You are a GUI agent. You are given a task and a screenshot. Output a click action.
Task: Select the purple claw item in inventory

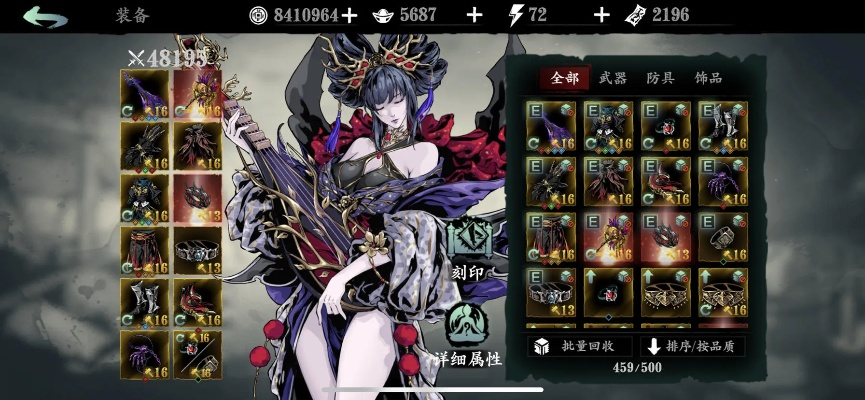722,181
